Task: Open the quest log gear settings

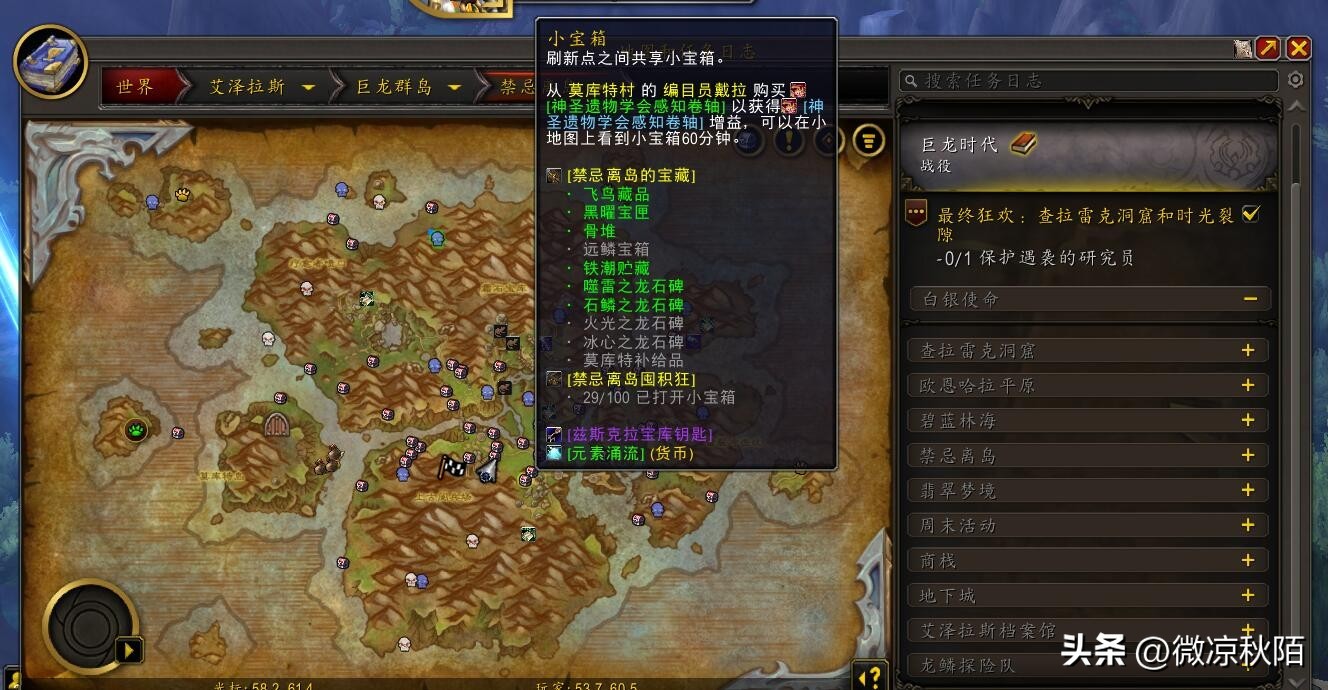Action: [x=1296, y=80]
